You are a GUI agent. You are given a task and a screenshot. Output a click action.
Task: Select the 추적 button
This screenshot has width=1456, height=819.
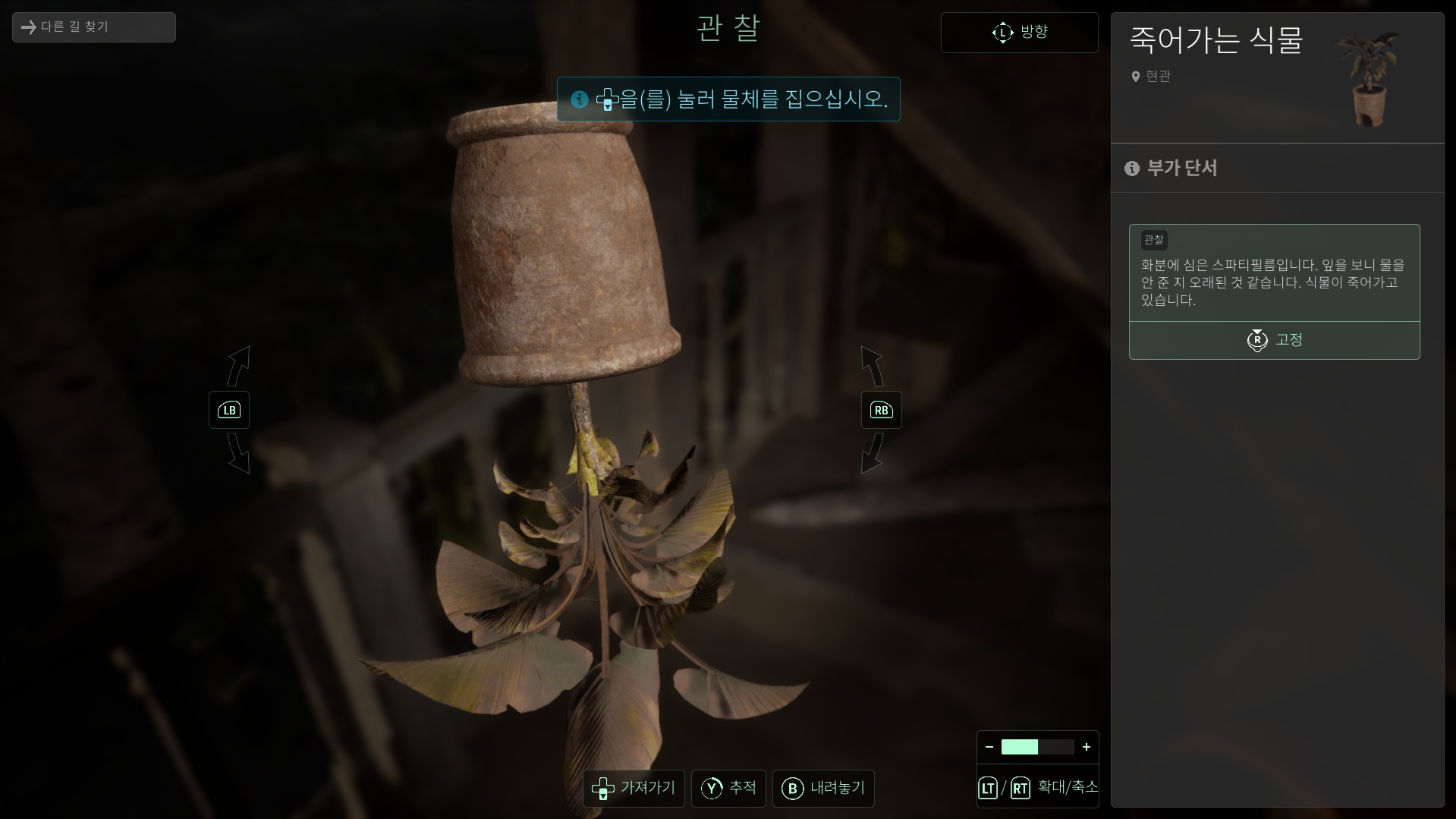tap(728, 788)
